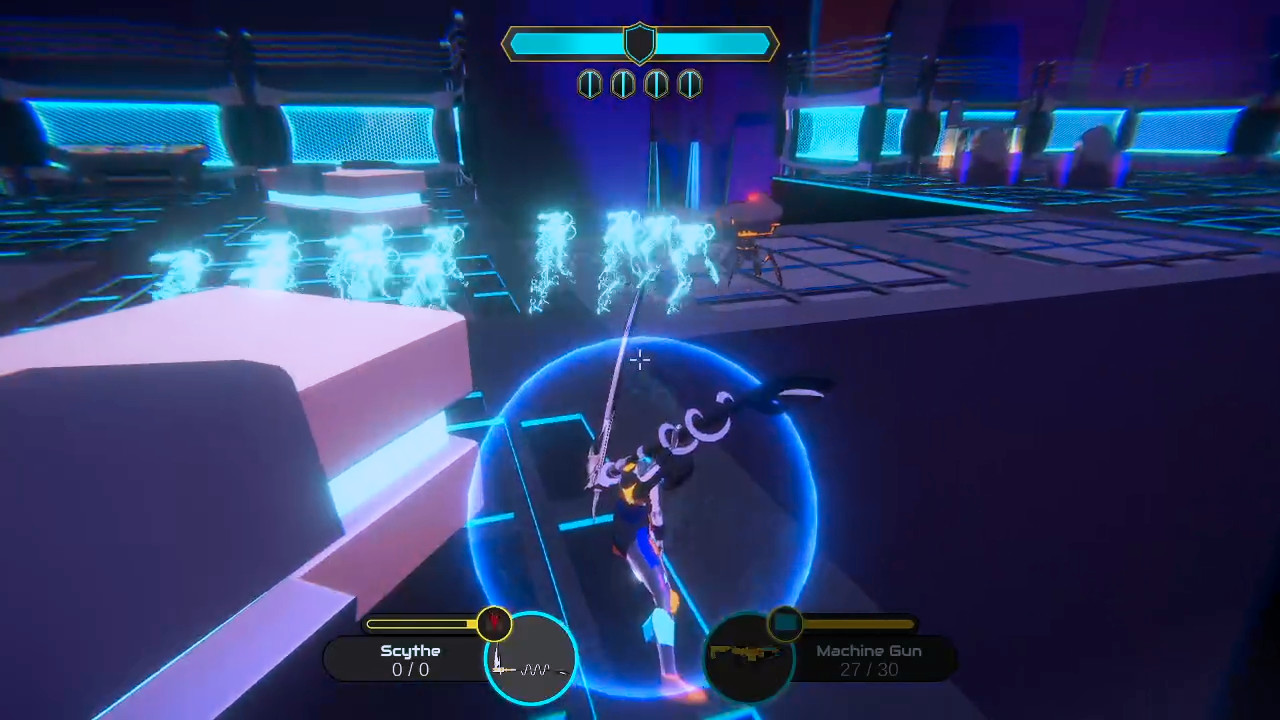Select the Scythe weapon icon
Image resolution: width=1280 pixels, height=720 pixels.
530,658
